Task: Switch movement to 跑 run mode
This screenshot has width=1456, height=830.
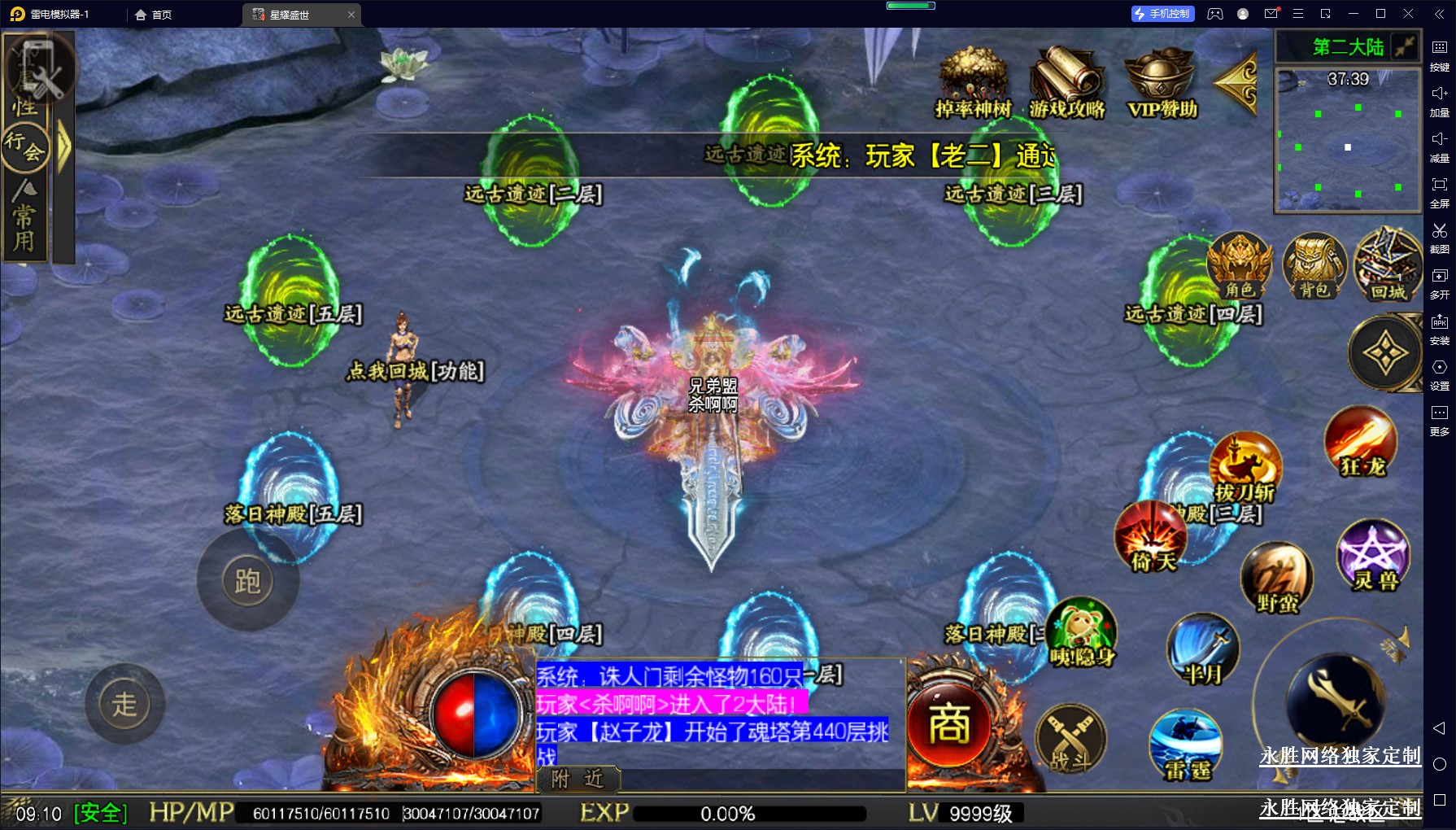Action: pos(247,581)
